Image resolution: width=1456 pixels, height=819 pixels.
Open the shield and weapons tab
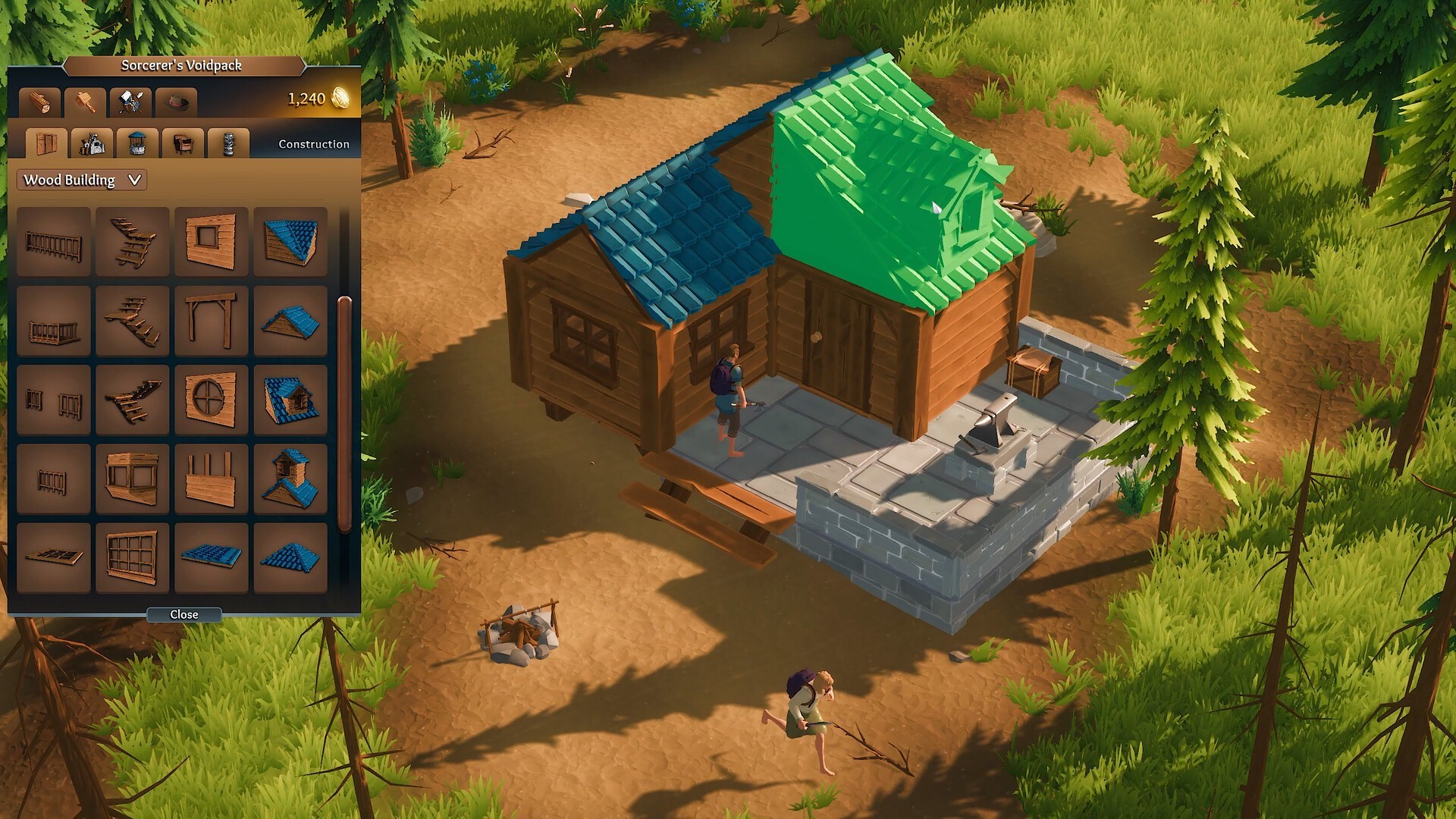130,102
